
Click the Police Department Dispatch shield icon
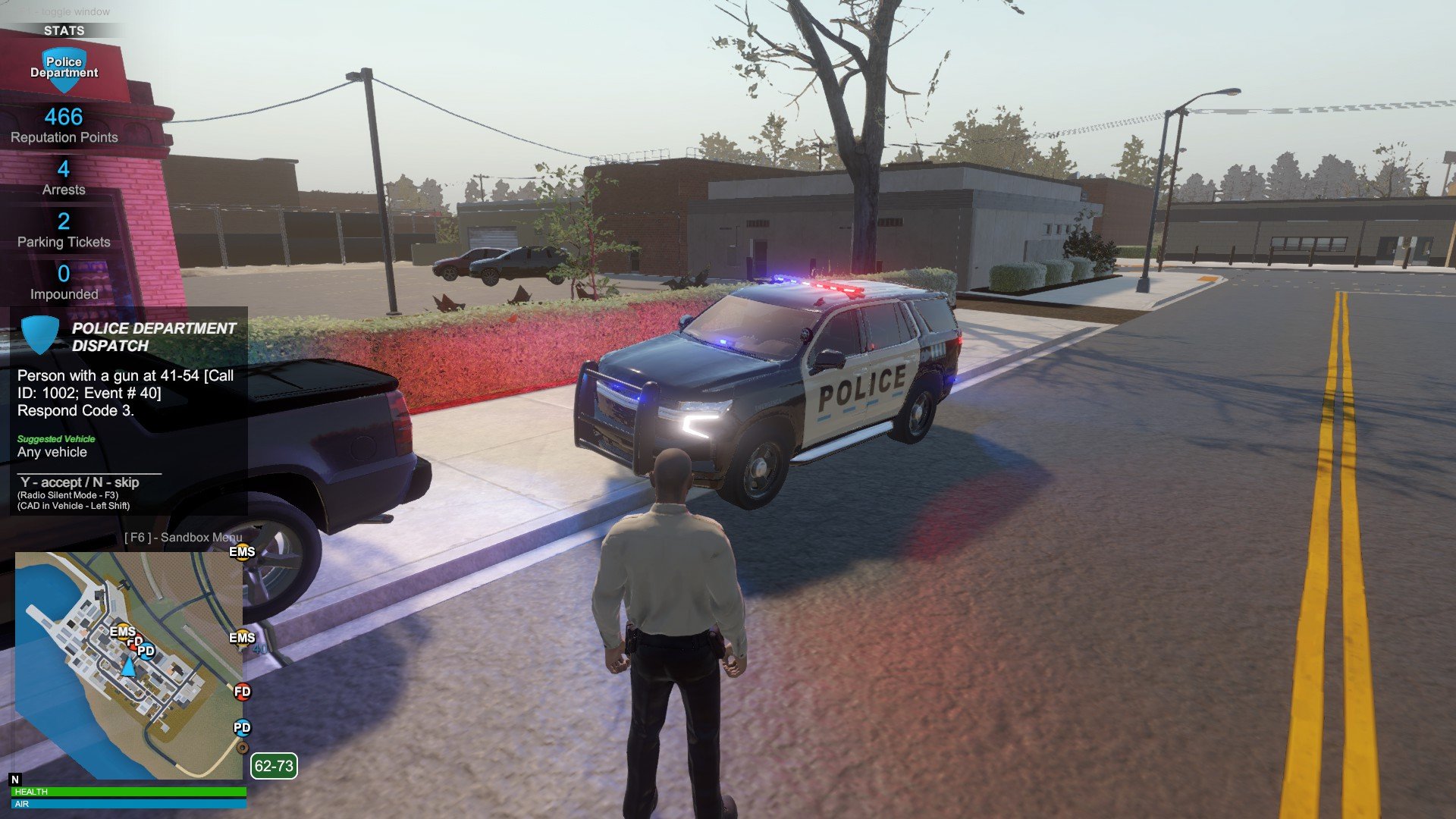[39, 334]
